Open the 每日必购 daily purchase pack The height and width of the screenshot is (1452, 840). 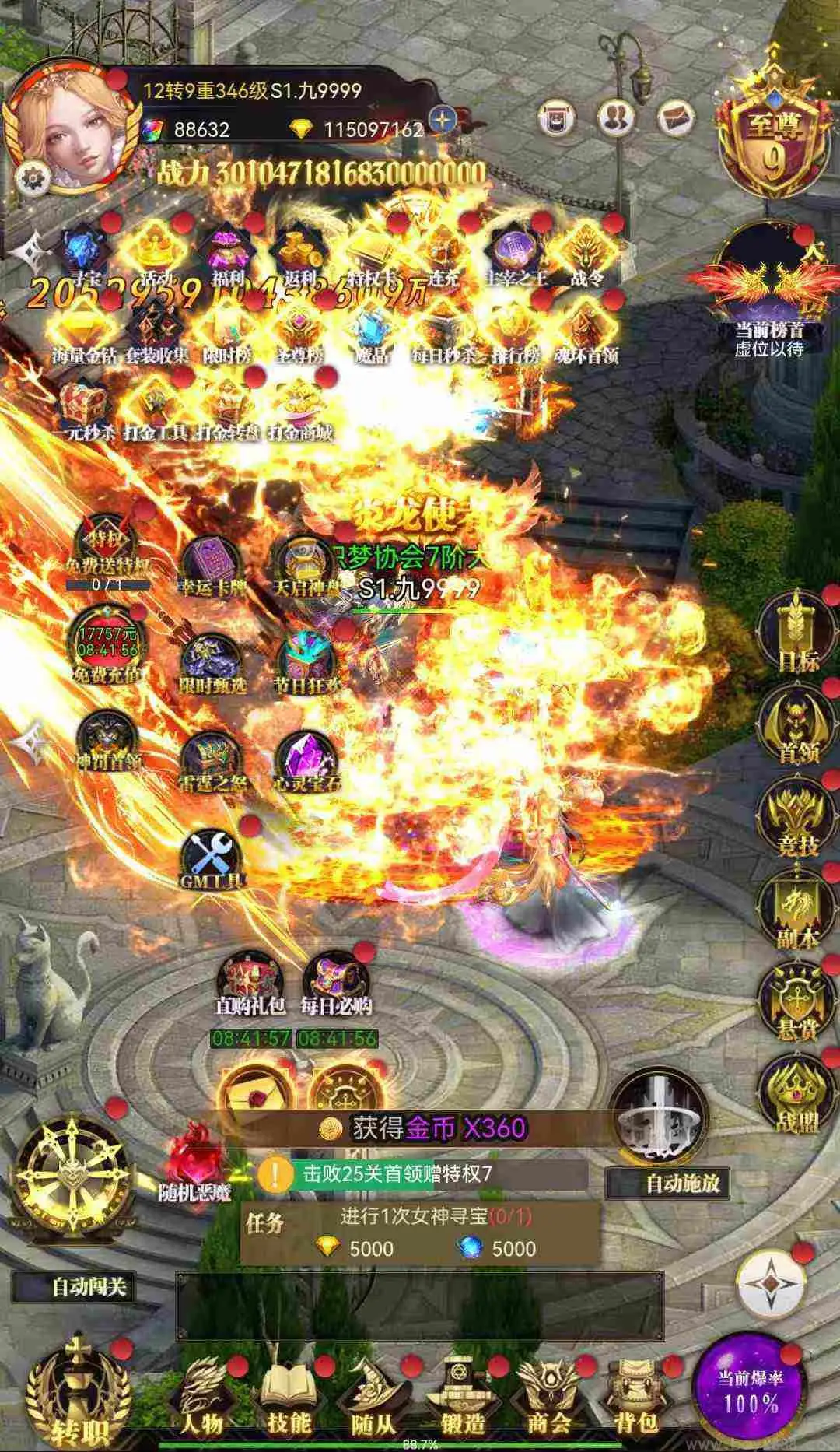pyautogui.click(x=337, y=984)
